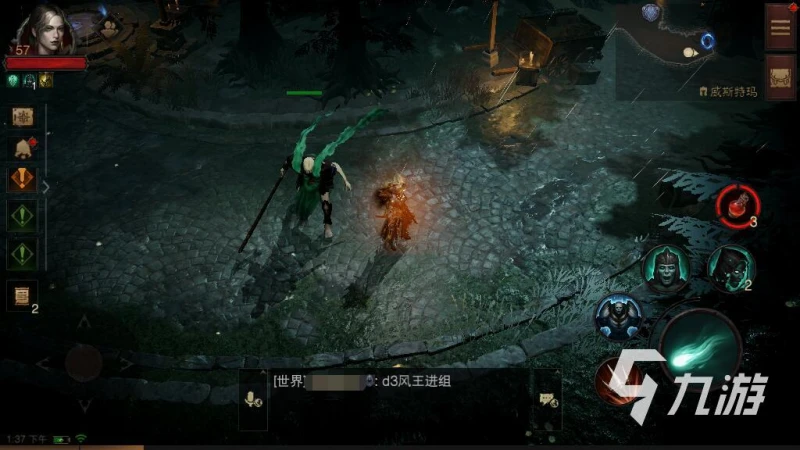Viewport: 800px width, 450px height.
Task: Open the chat bubble settings button
Action: 547,398
